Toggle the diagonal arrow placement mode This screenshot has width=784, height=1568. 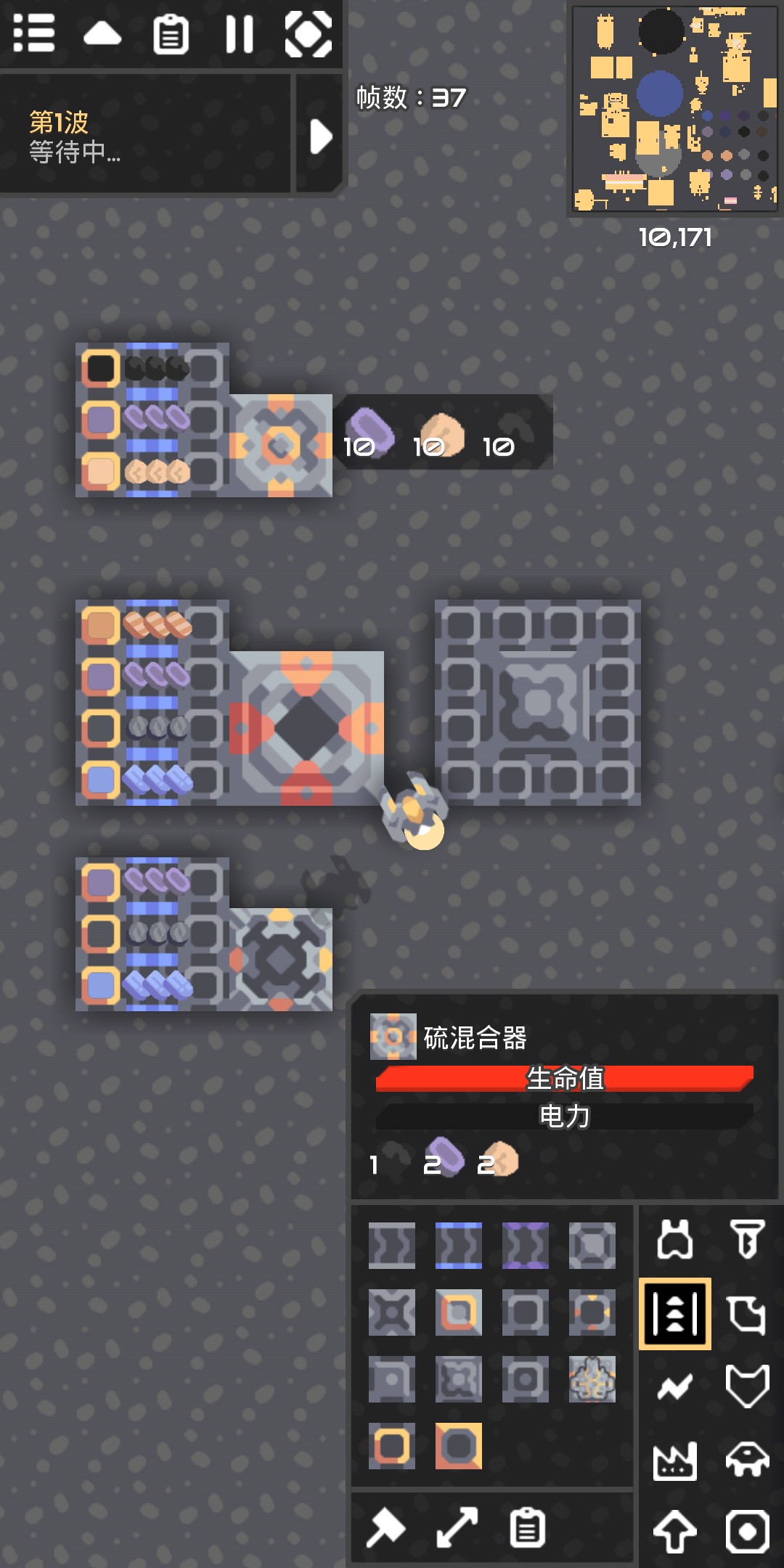click(x=457, y=1527)
